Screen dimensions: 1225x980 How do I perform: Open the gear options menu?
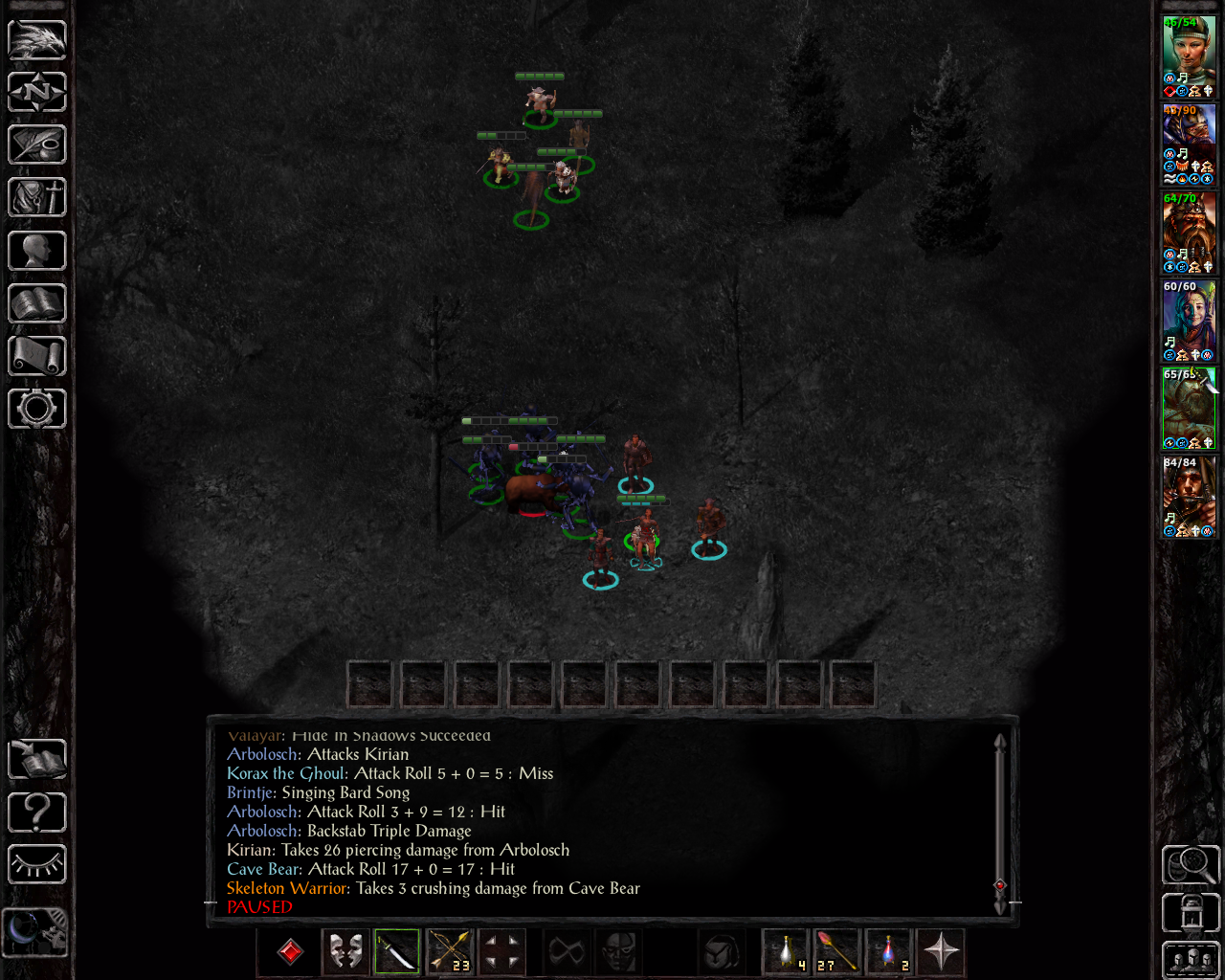coord(37,409)
